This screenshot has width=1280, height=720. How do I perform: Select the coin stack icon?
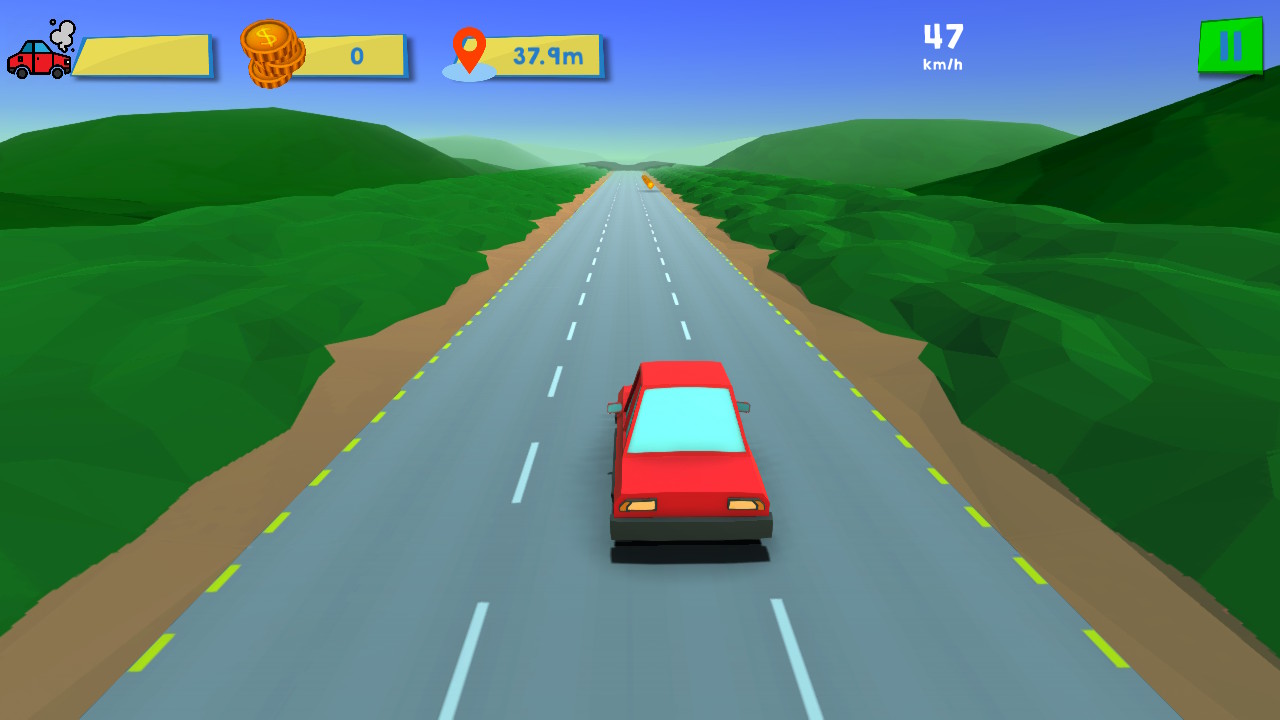pyautogui.click(x=271, y=51)
